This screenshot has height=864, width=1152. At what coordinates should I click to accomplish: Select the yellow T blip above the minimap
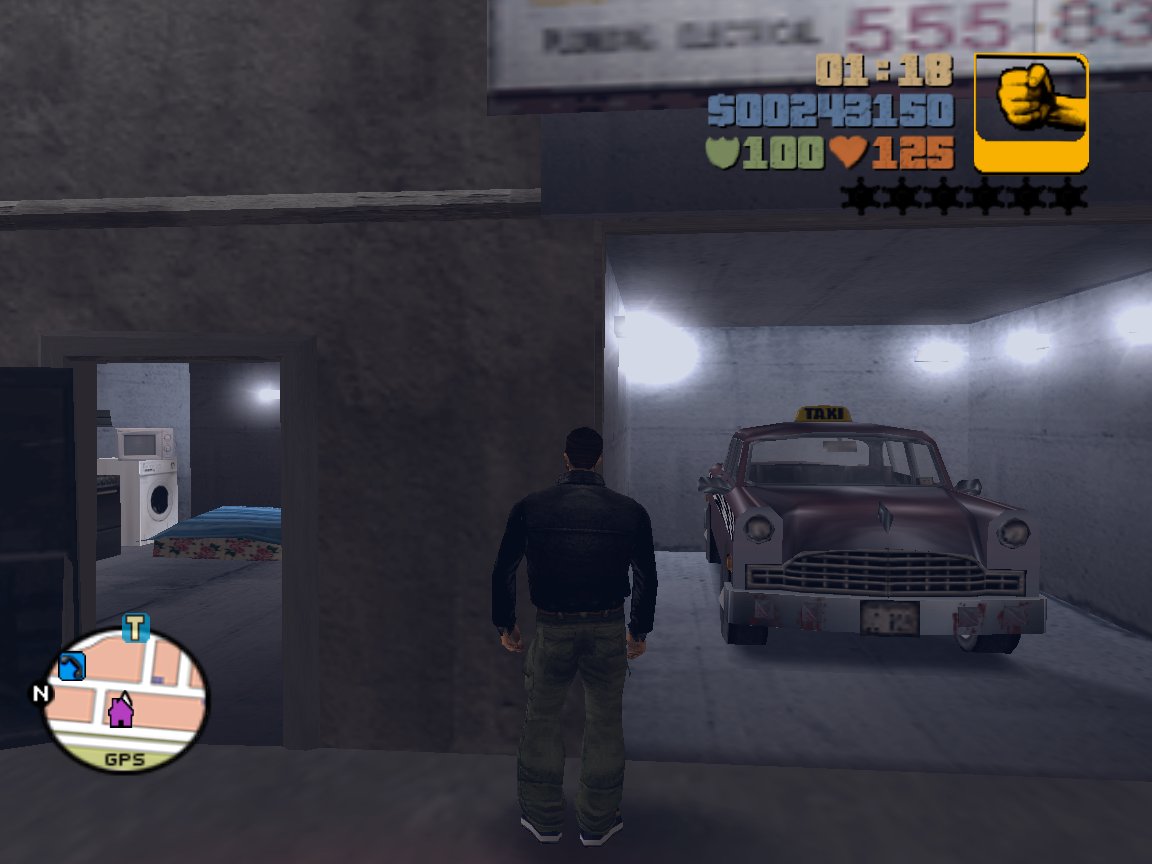click(135, 628)
